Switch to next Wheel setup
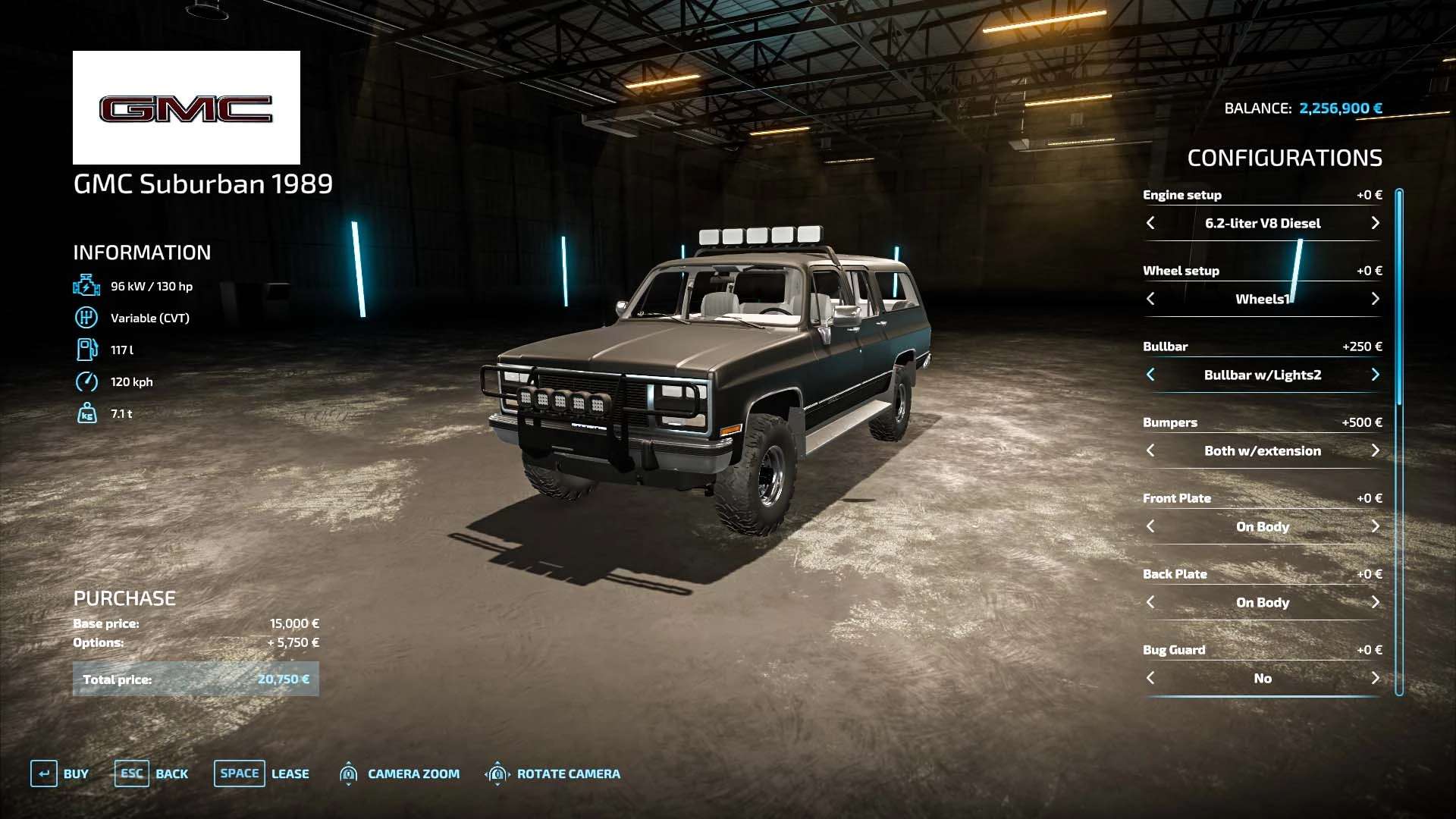 (x=1375, y=299)
